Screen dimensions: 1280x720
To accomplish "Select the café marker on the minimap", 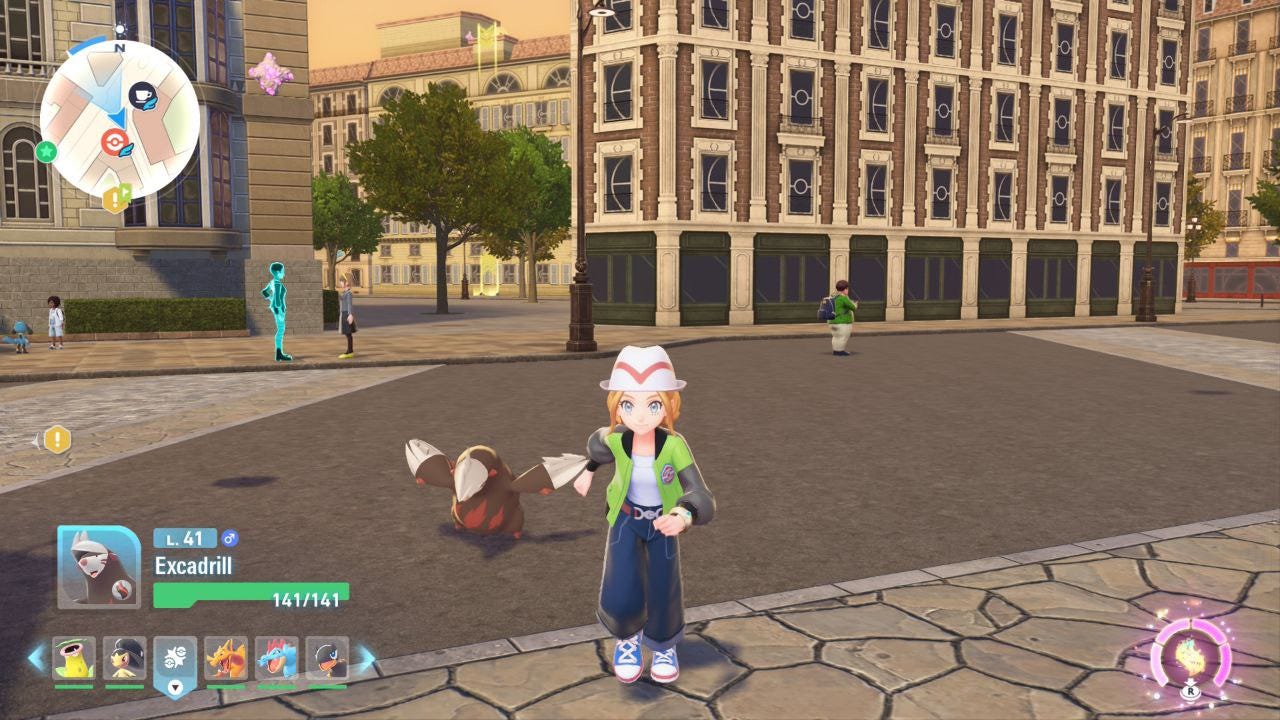I will point(143,96).
